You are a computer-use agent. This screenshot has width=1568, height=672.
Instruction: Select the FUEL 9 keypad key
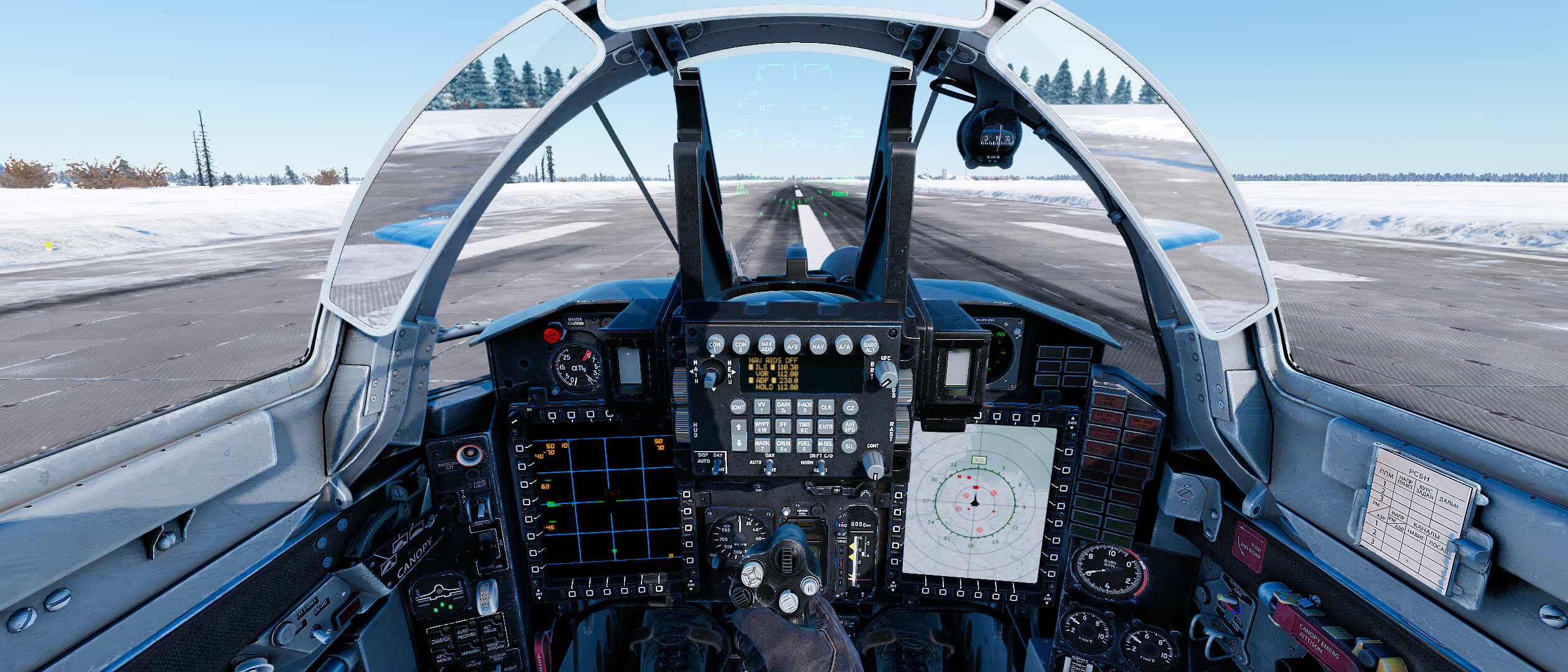click(x=804, y=446)
